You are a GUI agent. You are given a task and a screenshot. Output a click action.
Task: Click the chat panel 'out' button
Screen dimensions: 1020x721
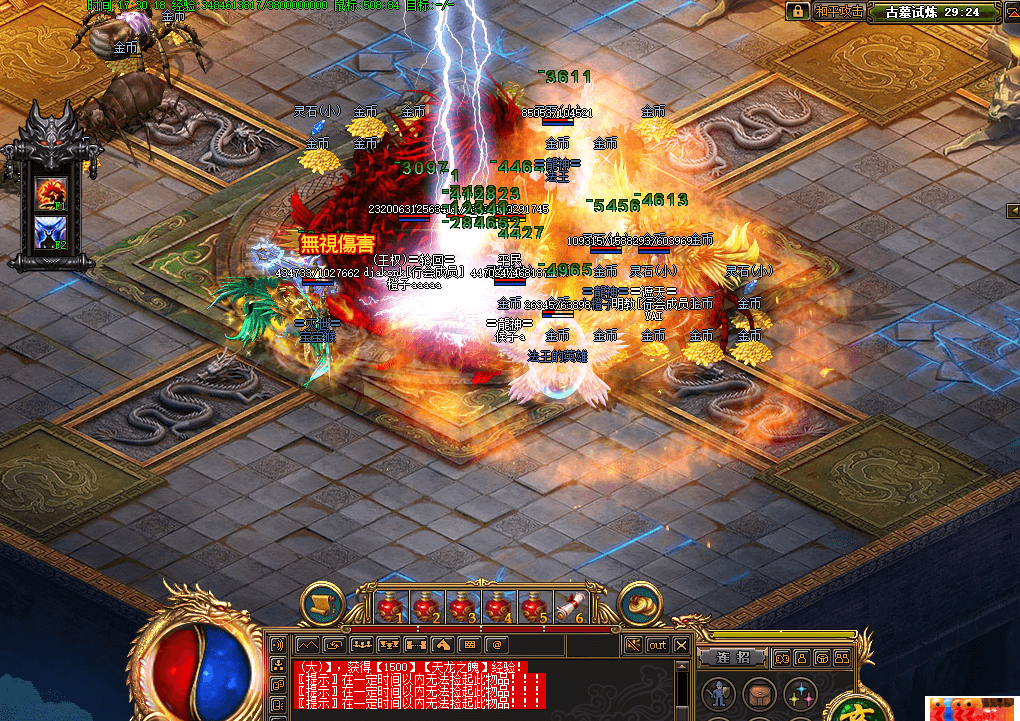tap(657, 645)
